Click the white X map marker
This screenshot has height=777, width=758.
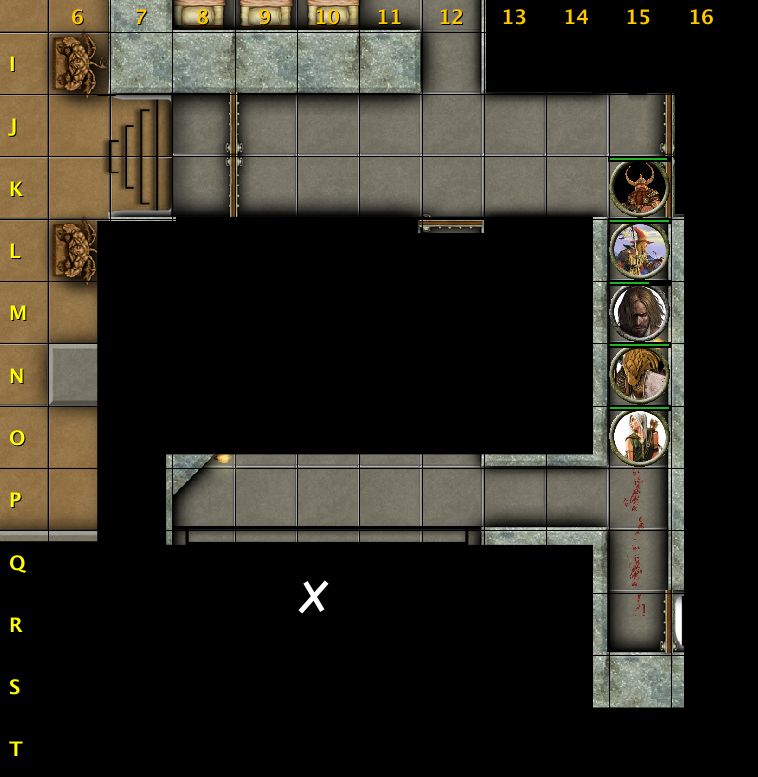pos(314,597)
